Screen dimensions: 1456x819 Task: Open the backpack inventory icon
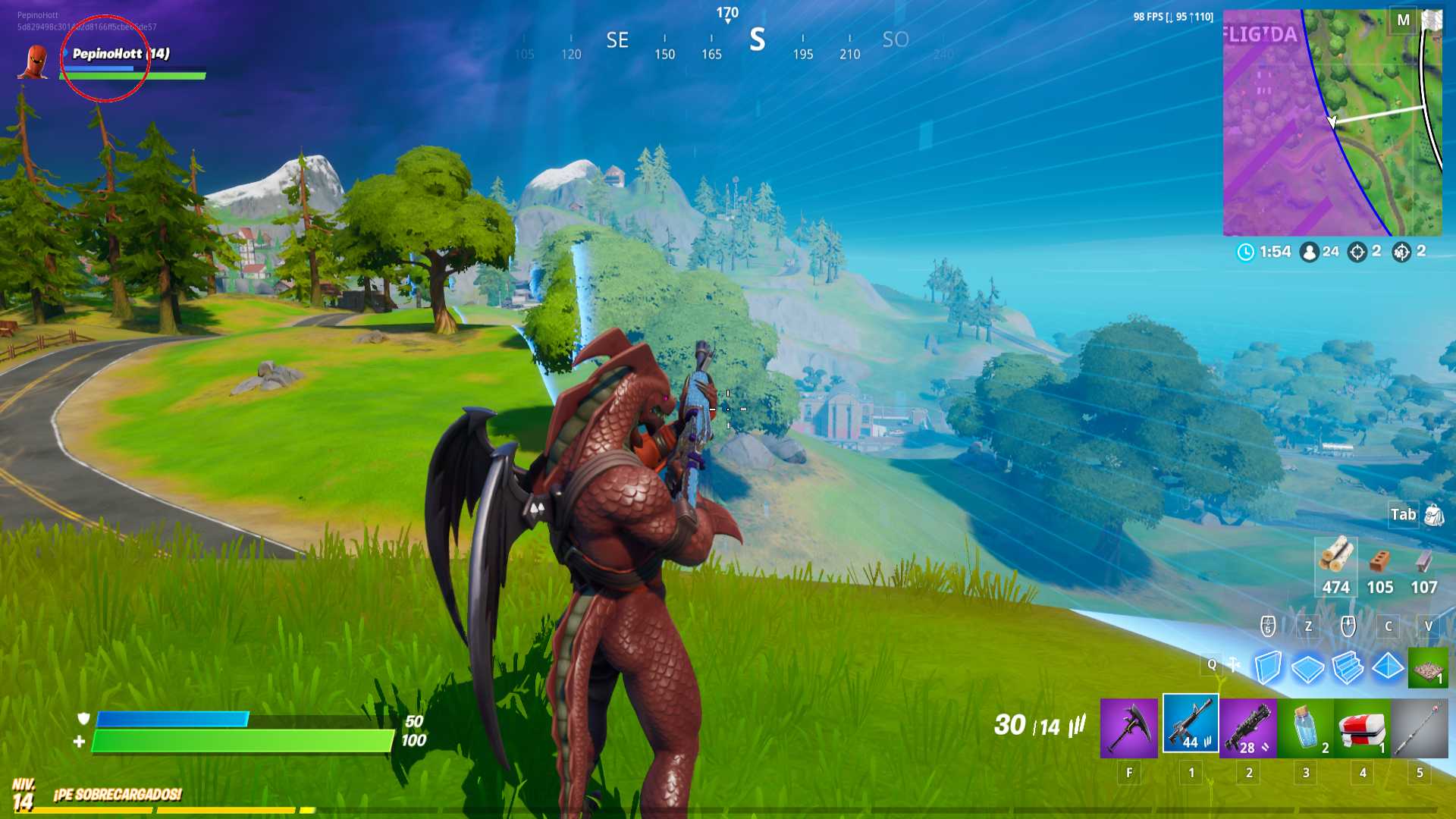[x=1434, y=515]
